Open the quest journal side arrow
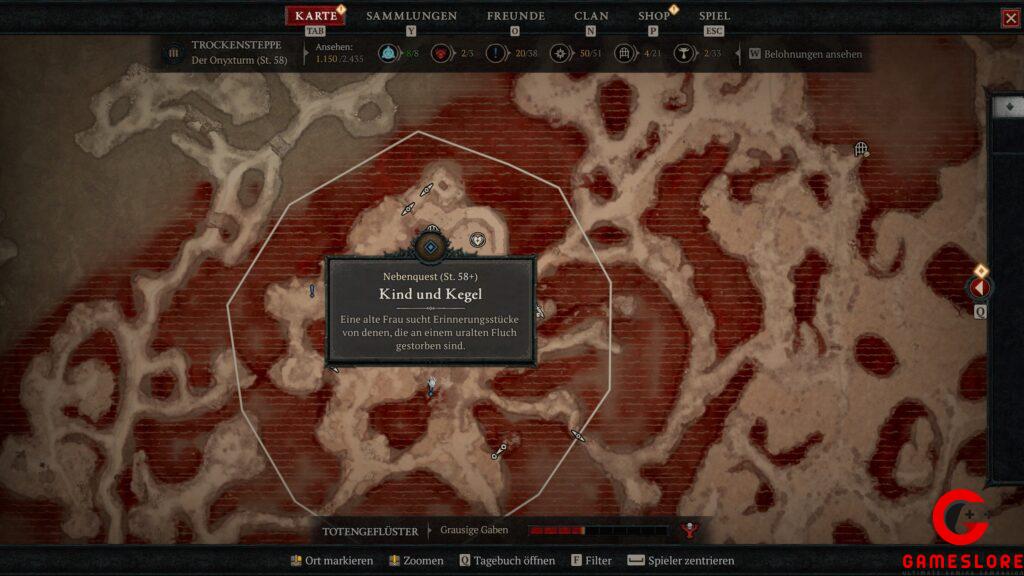1024x576 pixels. [980, 288]
